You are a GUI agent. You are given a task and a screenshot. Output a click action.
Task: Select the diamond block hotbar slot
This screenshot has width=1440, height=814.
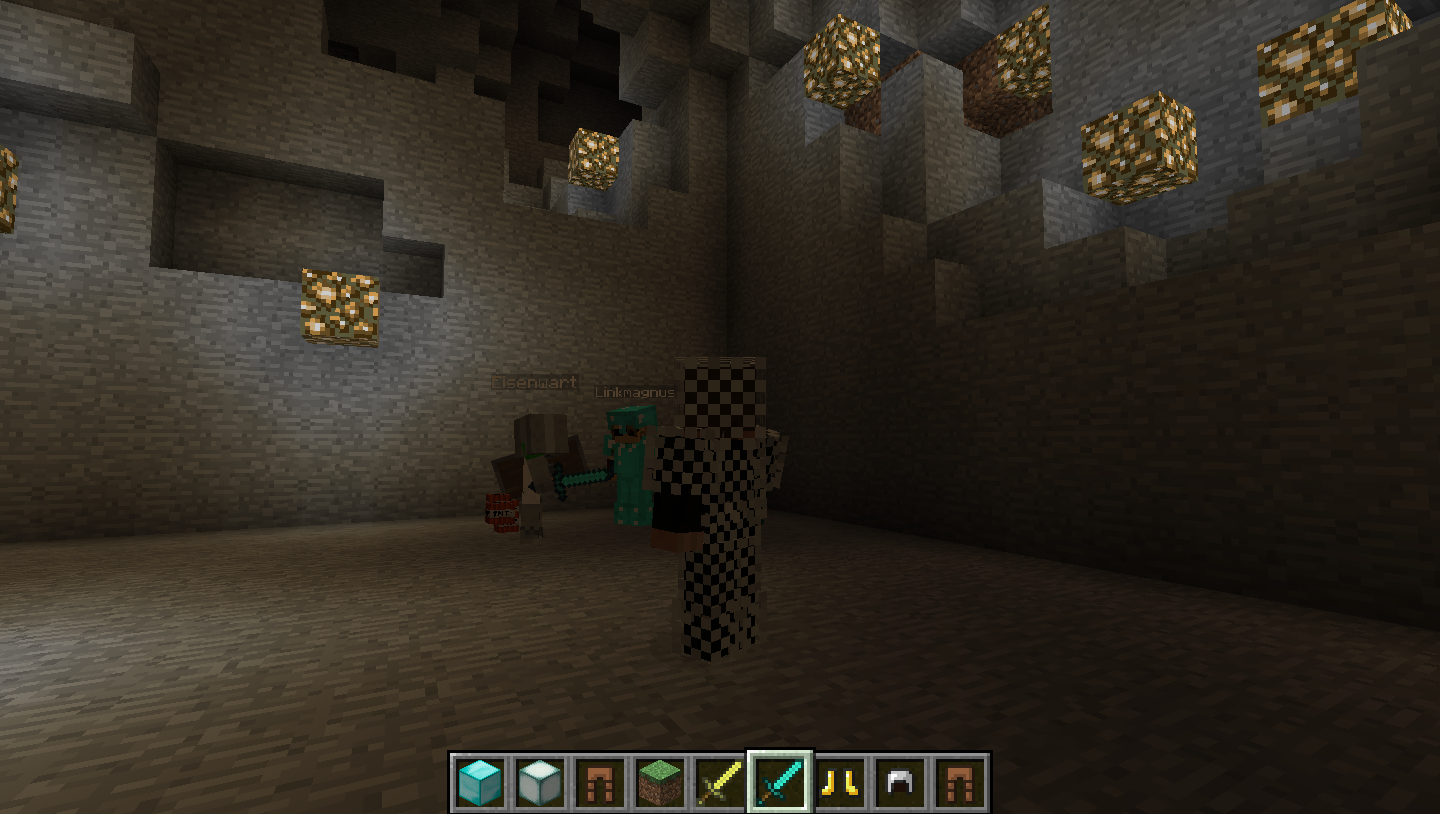click(x=479, y=782)
